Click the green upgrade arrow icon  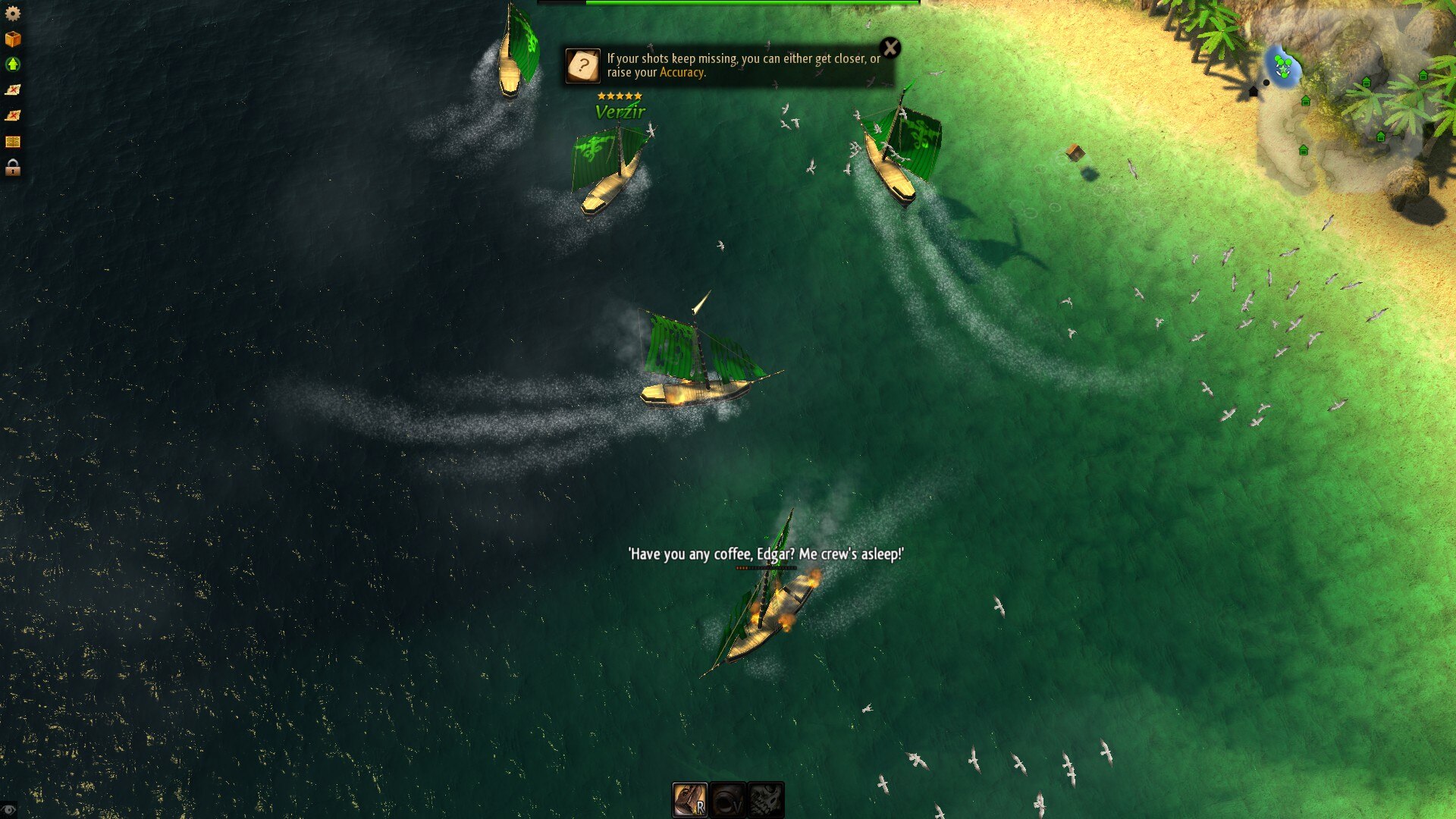click(x=12, y=64)
